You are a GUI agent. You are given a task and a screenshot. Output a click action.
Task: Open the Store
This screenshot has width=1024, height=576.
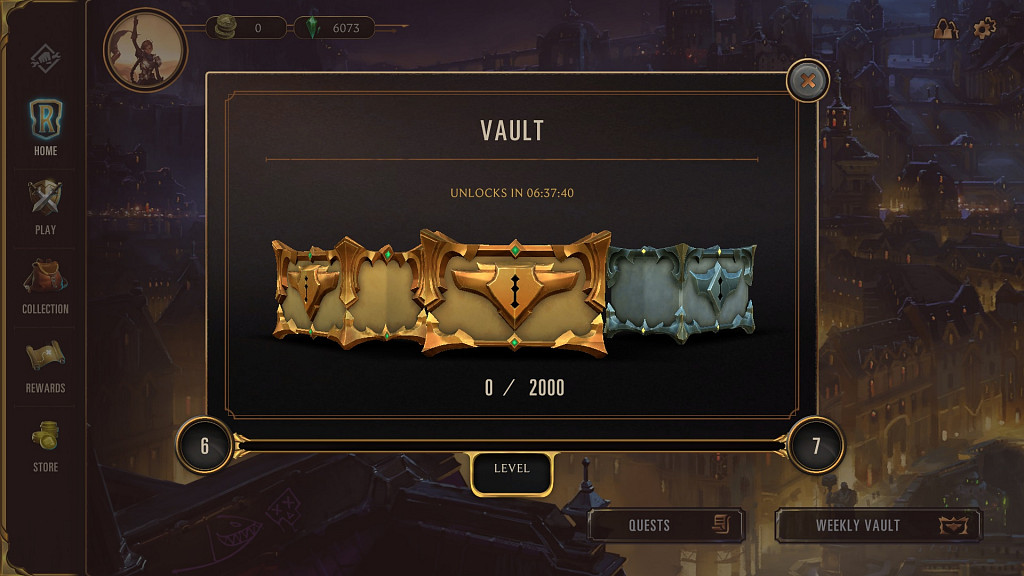click(x=46, y=443)
